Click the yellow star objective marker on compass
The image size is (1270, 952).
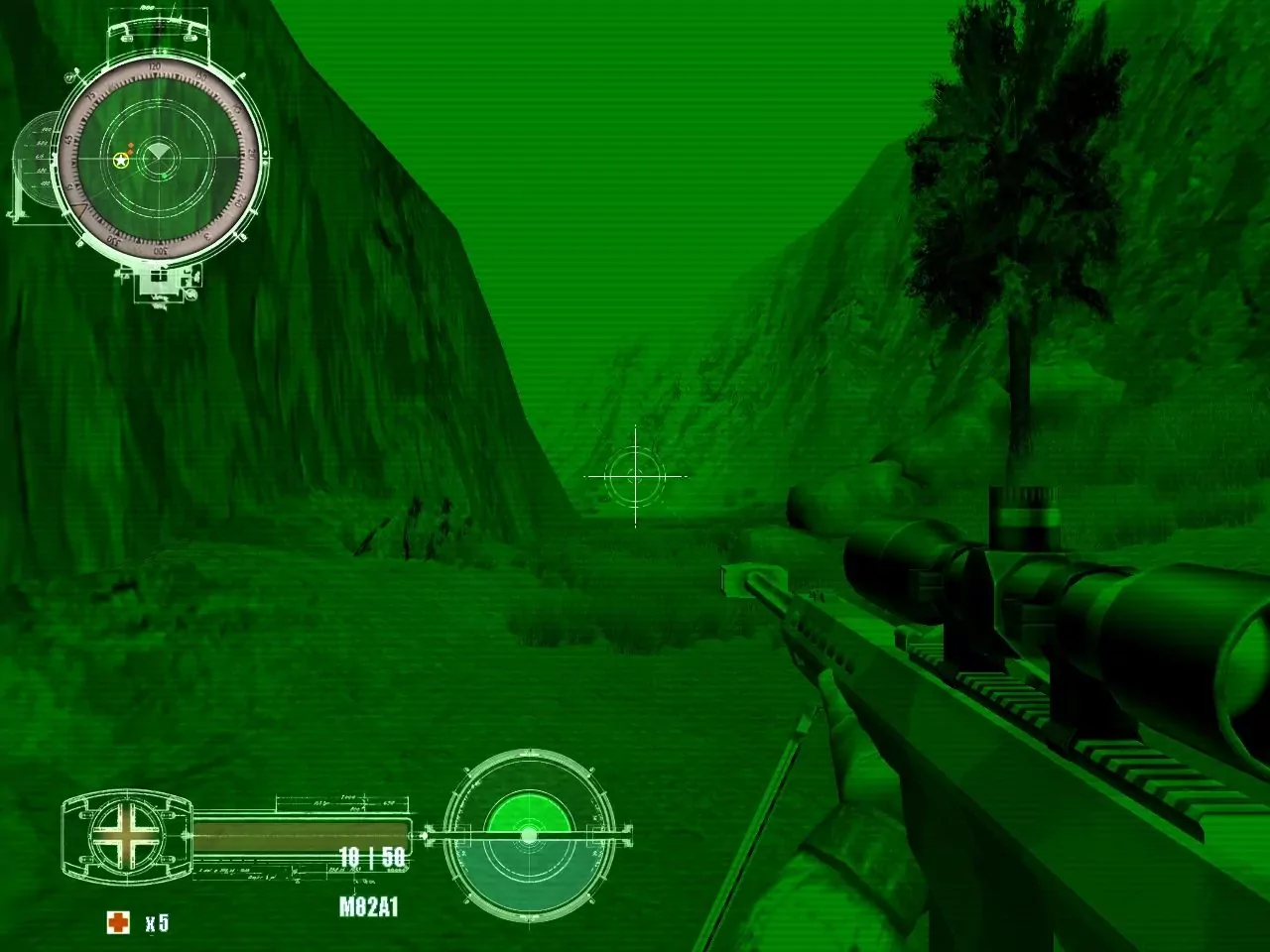coord(121,161)
